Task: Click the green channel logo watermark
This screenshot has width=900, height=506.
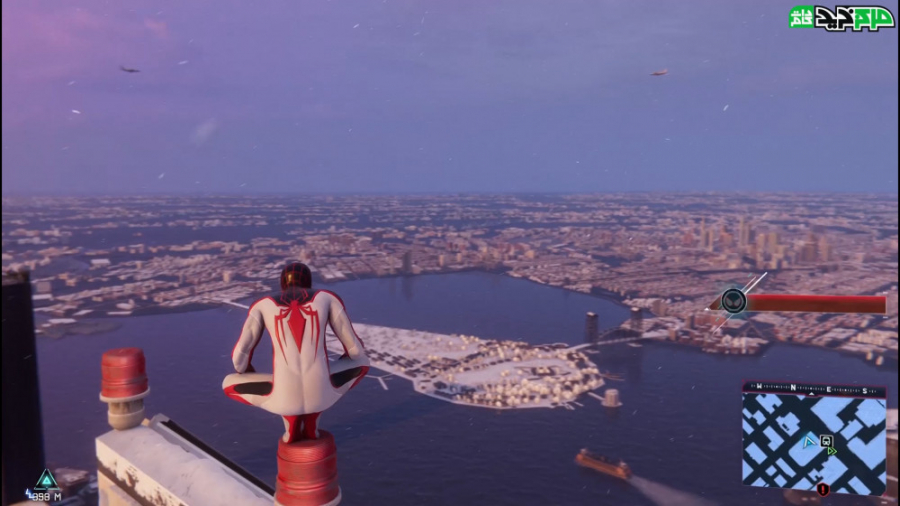Action: pos(840,17)
